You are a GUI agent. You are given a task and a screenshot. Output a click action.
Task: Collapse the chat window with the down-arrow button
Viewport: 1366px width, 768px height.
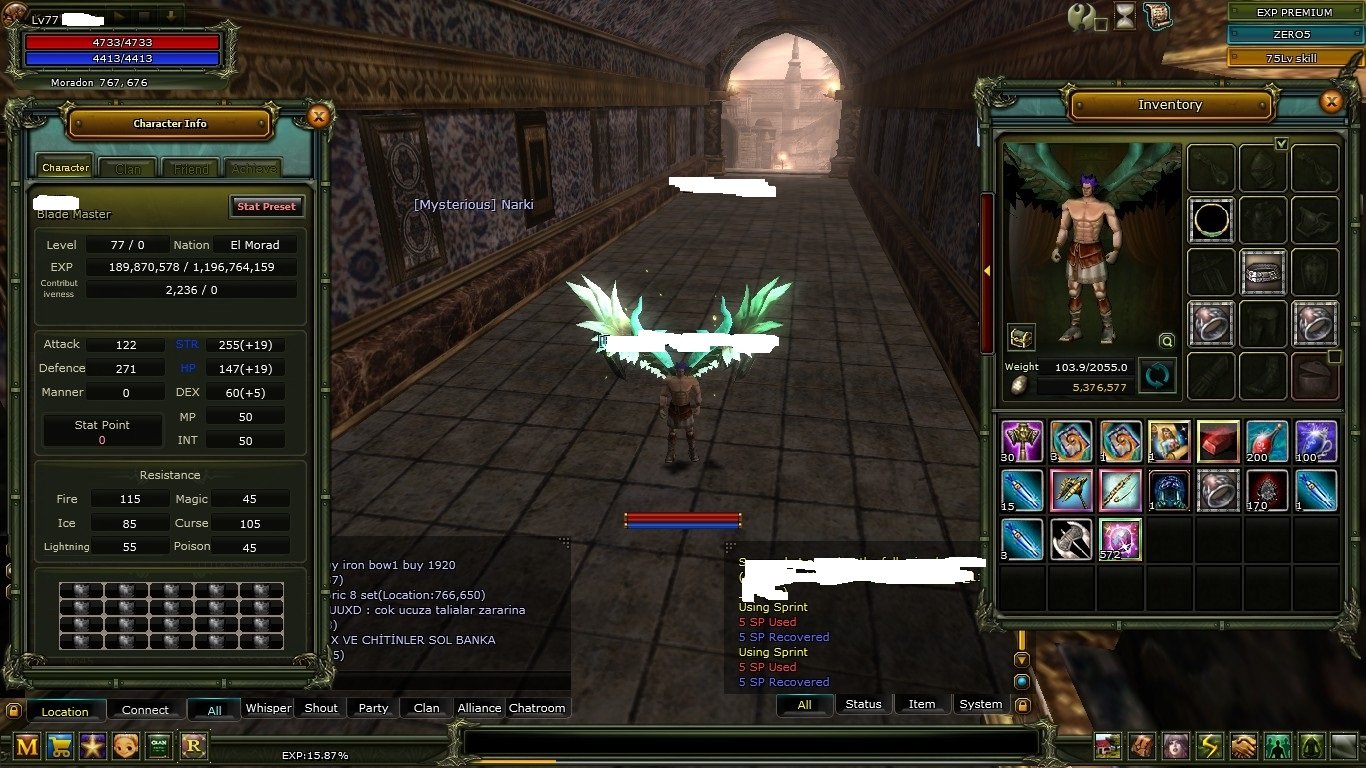pos(1021,658)
